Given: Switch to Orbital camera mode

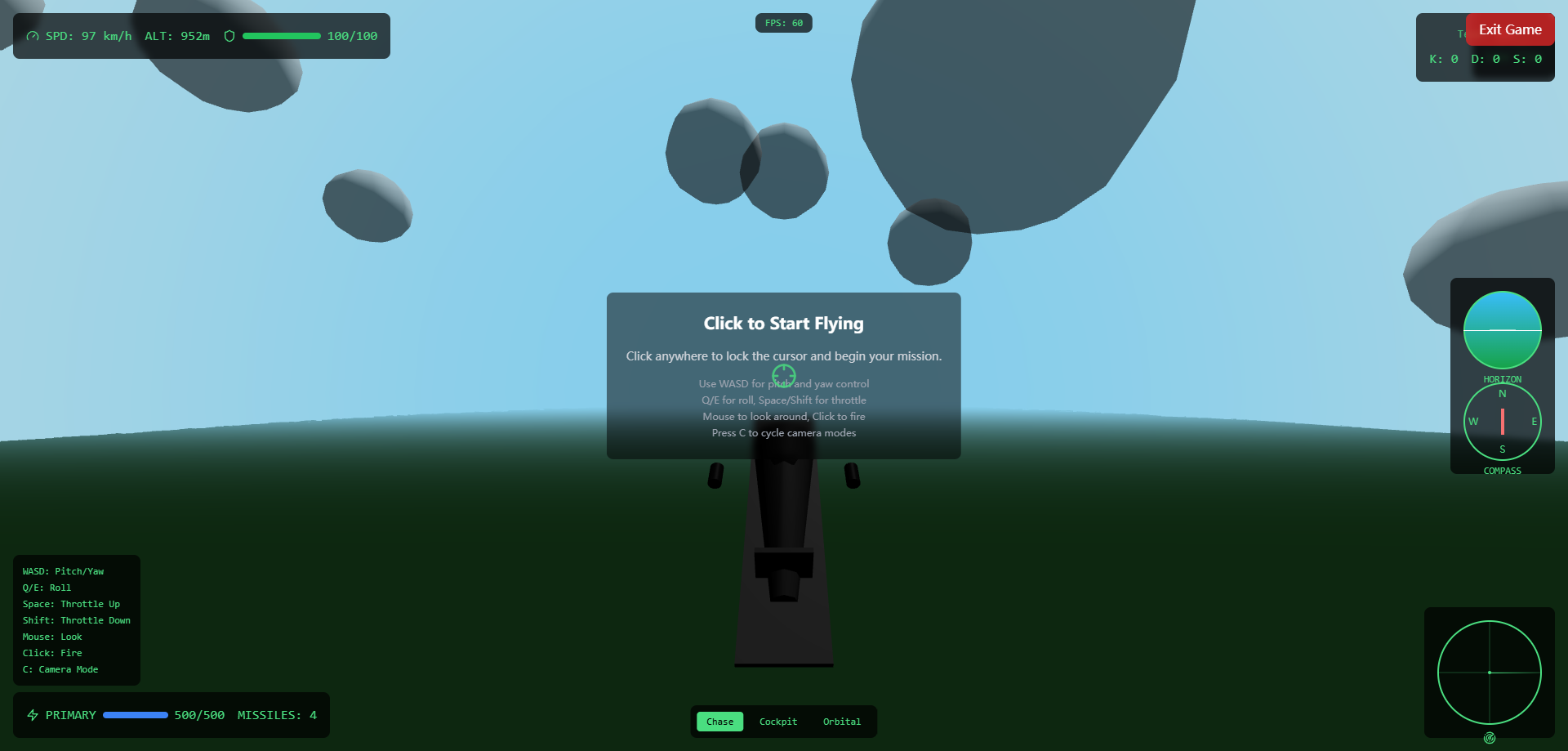Looking at the screenshot, I should pyautogui.click(x=842, y=722).
